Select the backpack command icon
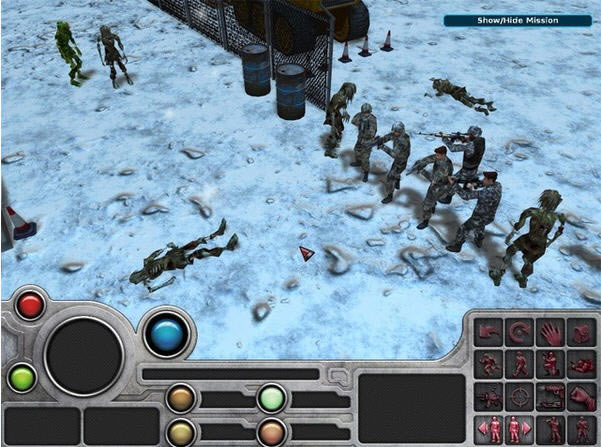Screen dimensions: 601x447 (x=582, y=331)
